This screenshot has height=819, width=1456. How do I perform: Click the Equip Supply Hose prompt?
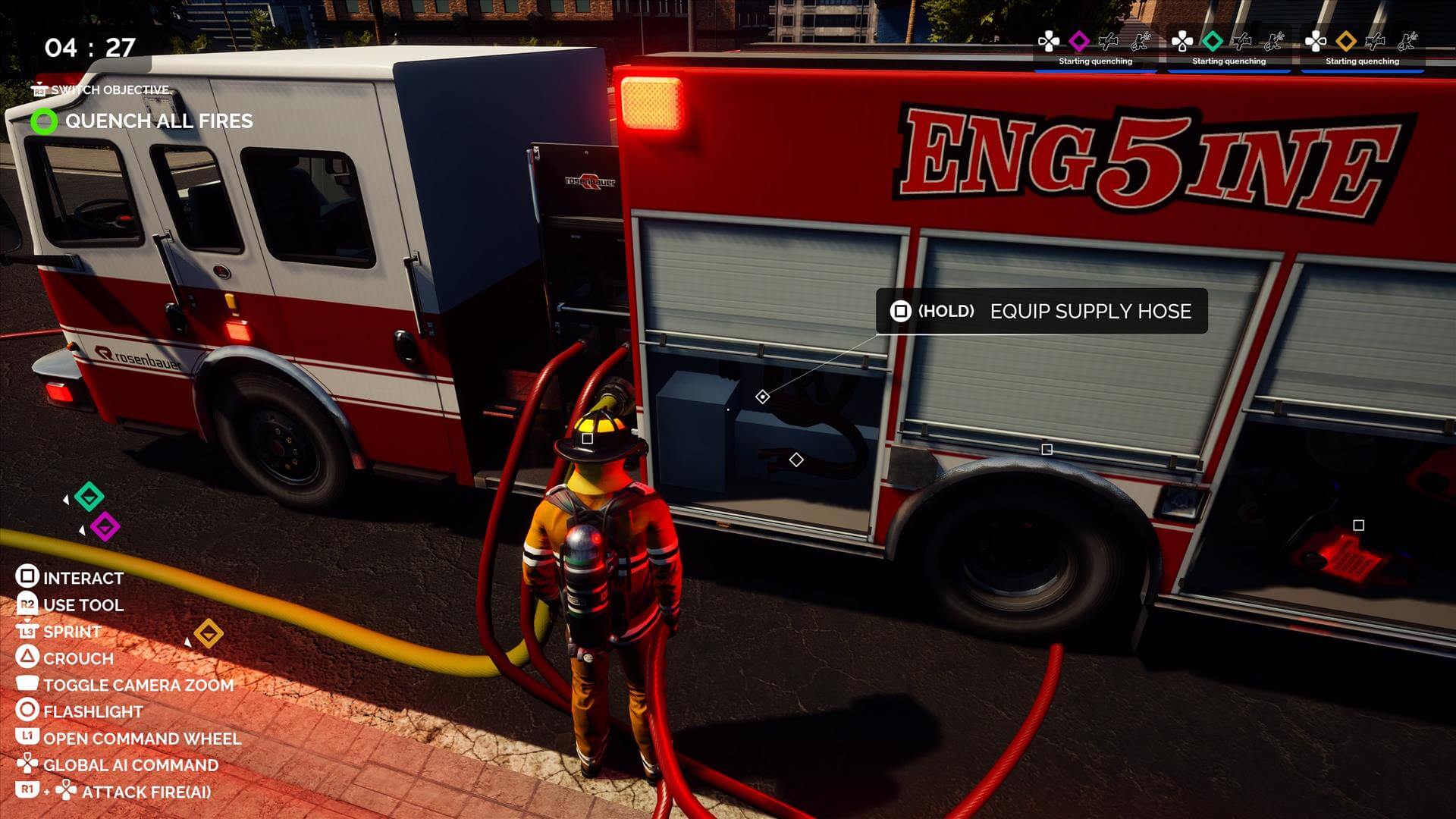[x=1041, y=312]
